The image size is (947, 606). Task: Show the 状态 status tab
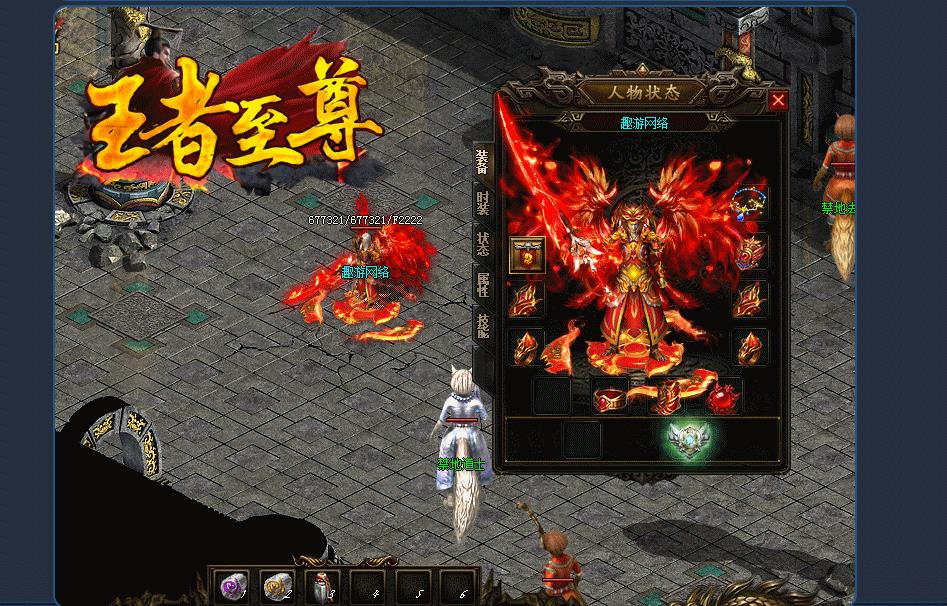coord(482,244)
